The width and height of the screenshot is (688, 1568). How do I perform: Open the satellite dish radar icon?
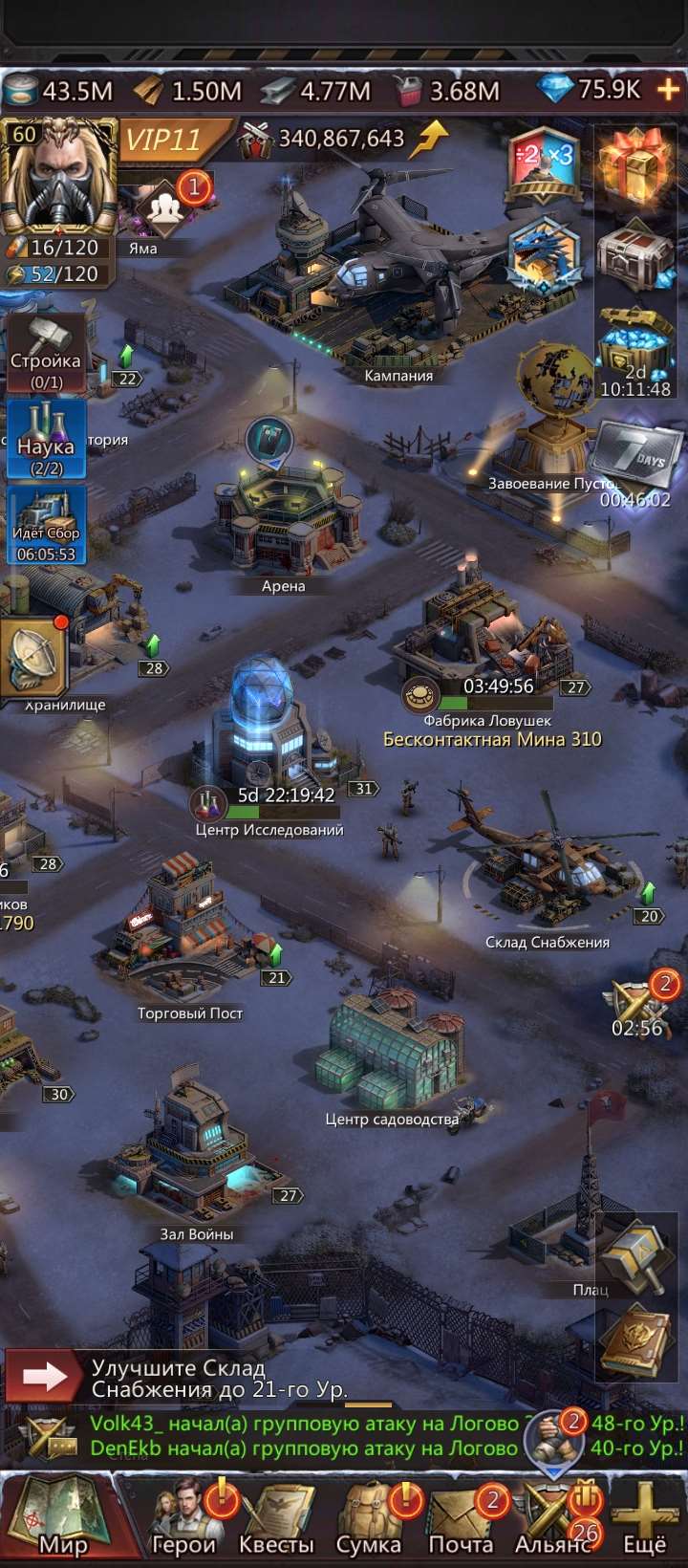[34, 658]
